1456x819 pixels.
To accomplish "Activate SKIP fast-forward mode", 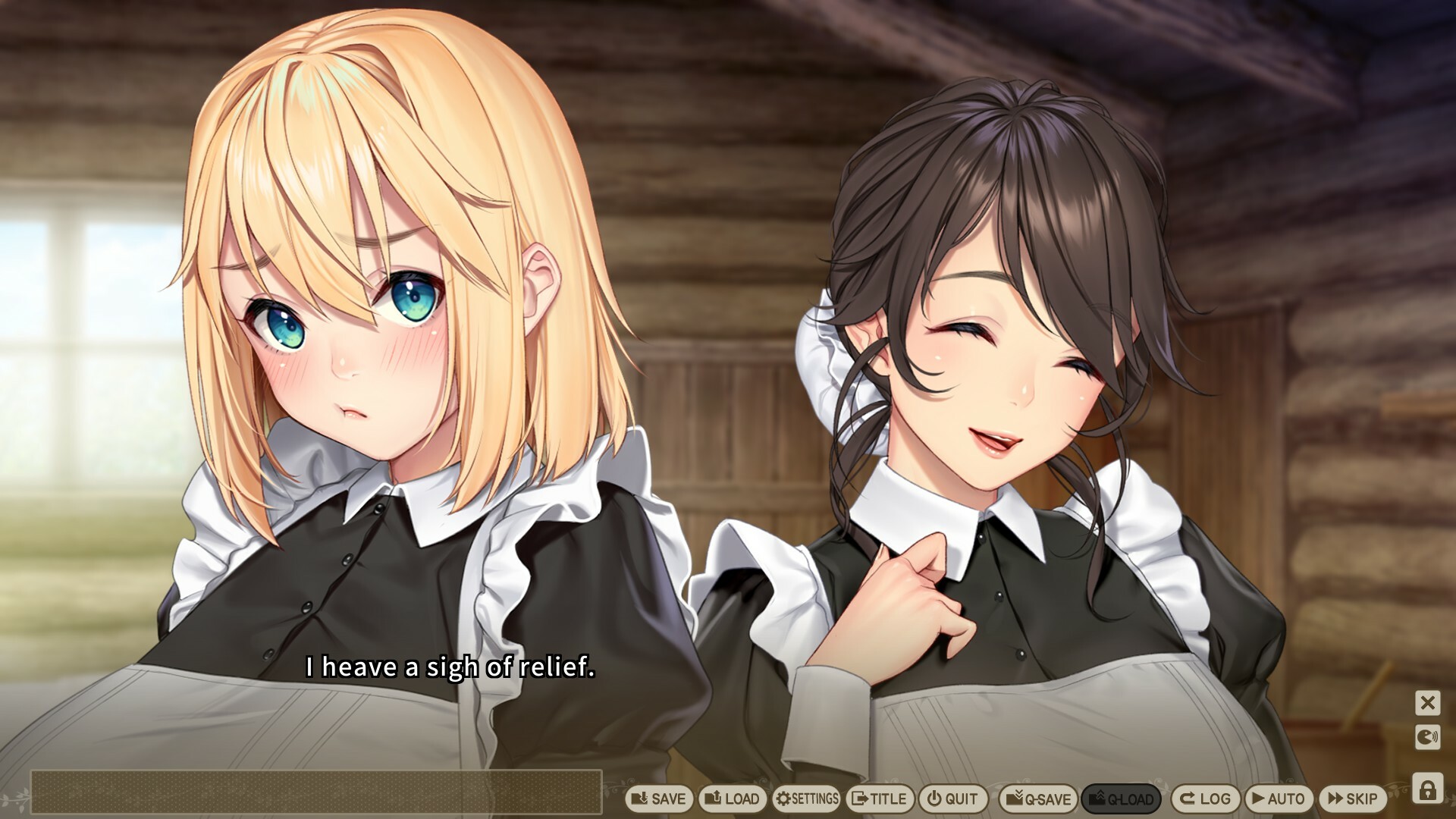I will [x=1357, y=799].
